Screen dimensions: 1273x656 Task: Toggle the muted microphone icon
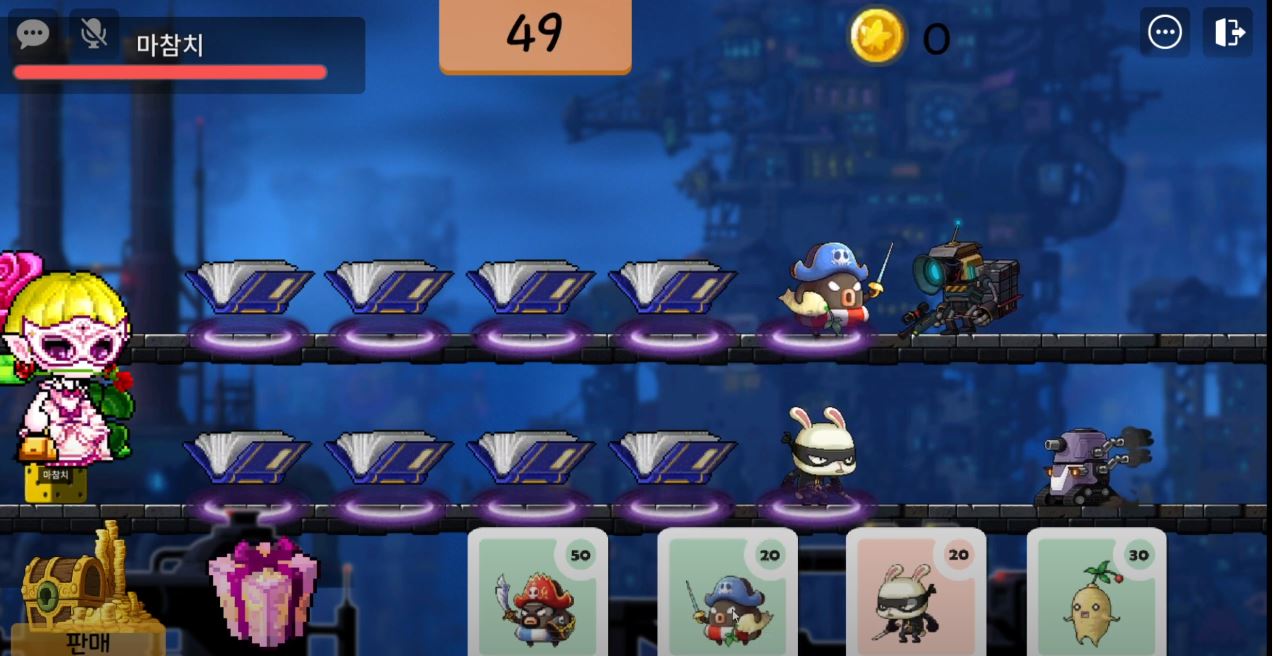pyautogui.click(x=94, y=33)
